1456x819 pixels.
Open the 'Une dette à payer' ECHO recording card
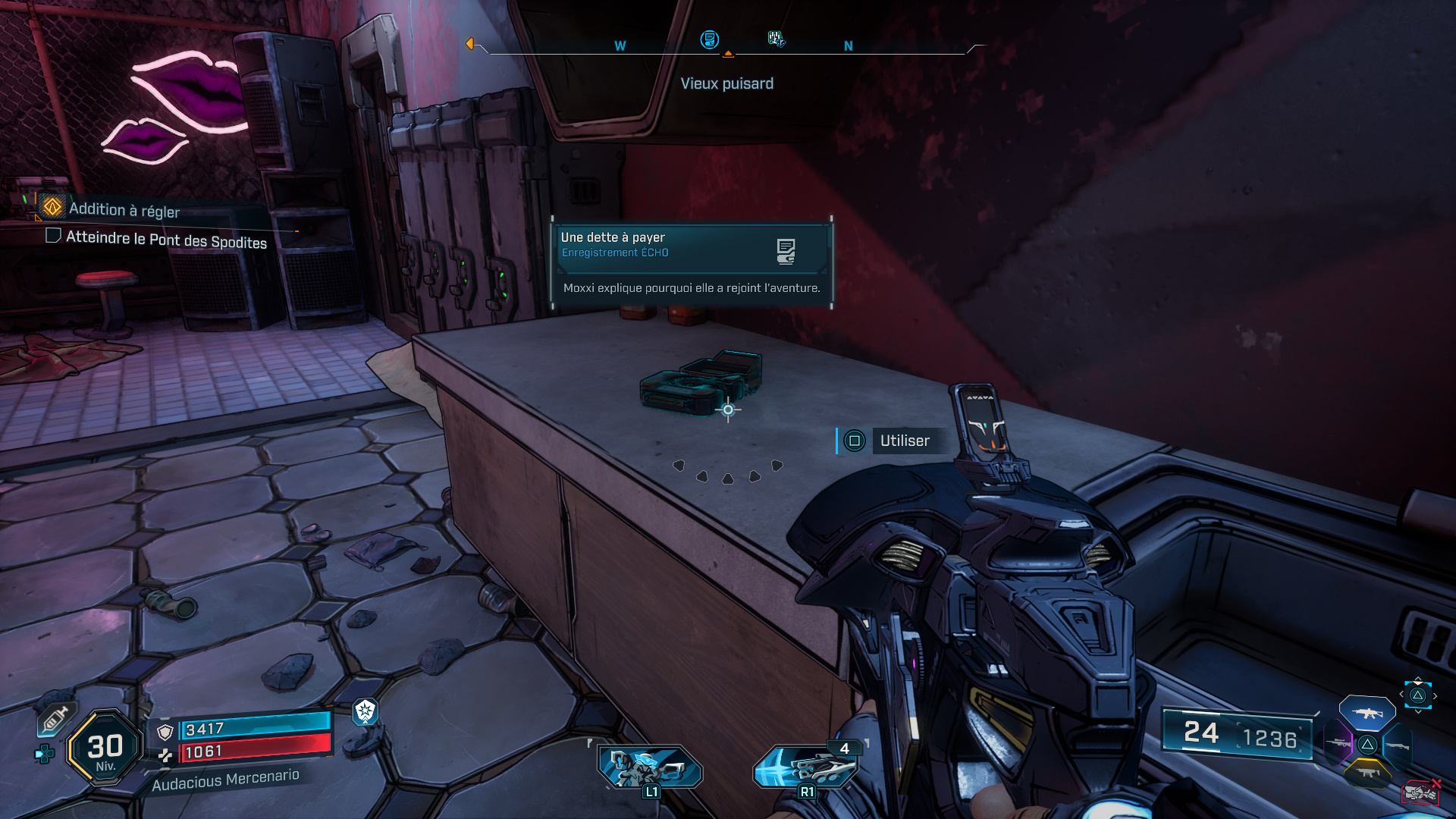click(691, 262)
